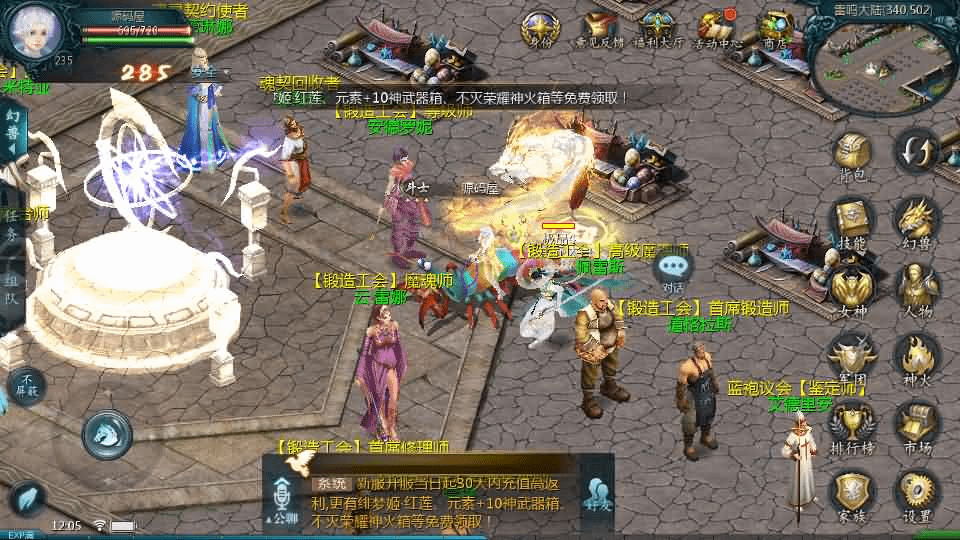This screenshot has width=960, height=540.
Task: Open the 人物 character sheet
Action: 916,288
